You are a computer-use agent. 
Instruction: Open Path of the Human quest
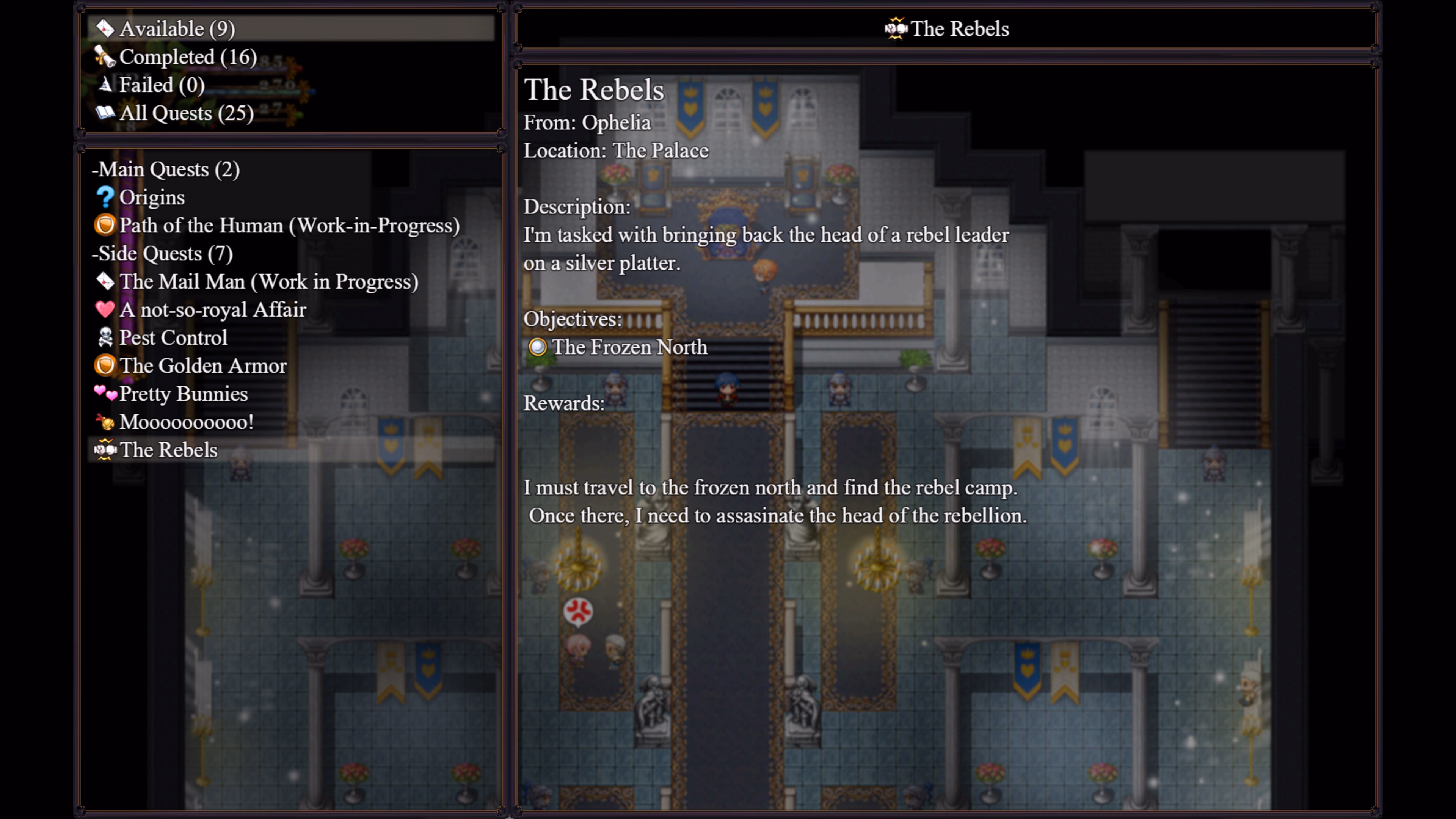[289, 226]
